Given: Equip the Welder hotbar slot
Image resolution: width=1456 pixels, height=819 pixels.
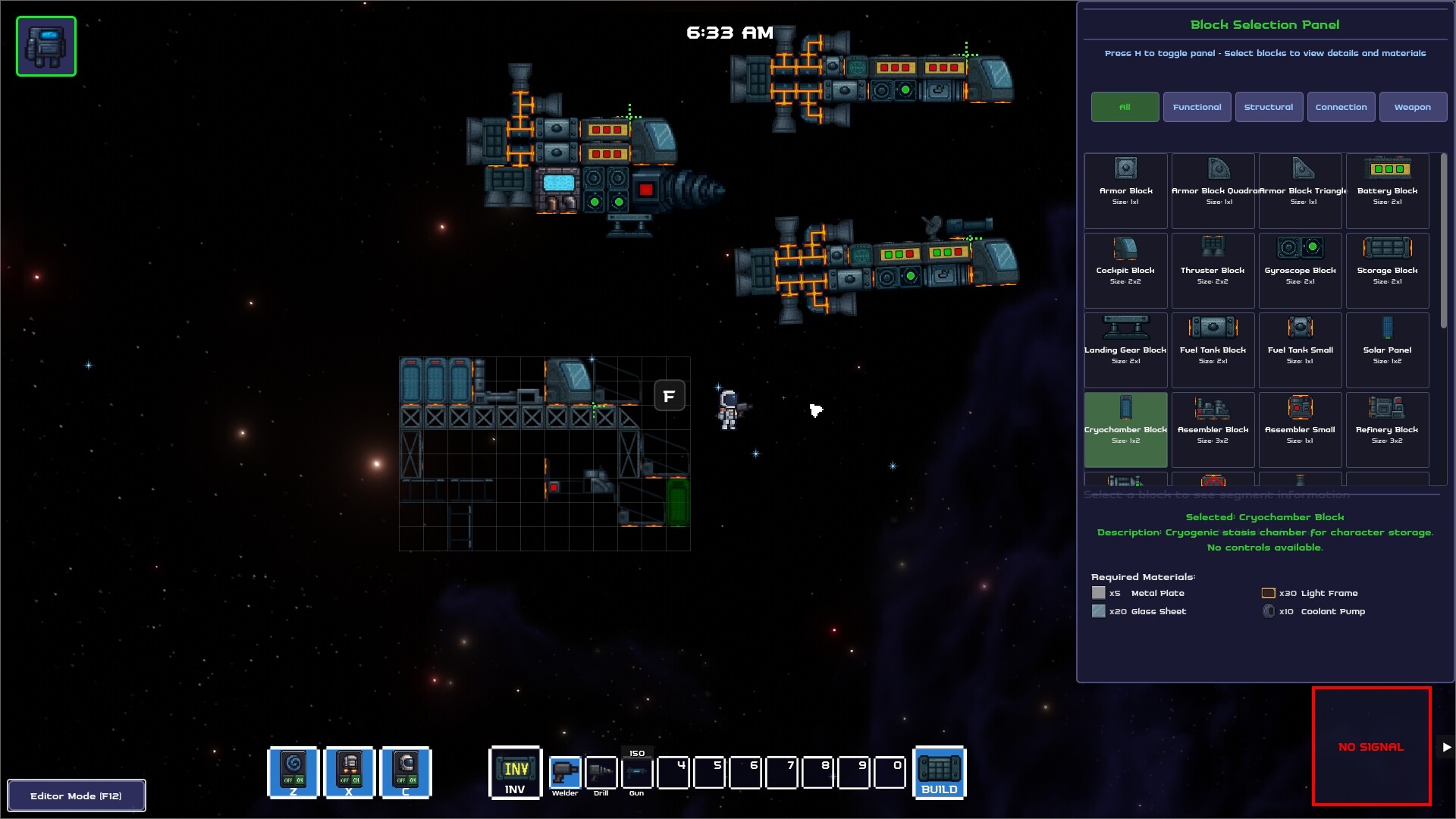Looking at the screenshot, I should 565,773.
